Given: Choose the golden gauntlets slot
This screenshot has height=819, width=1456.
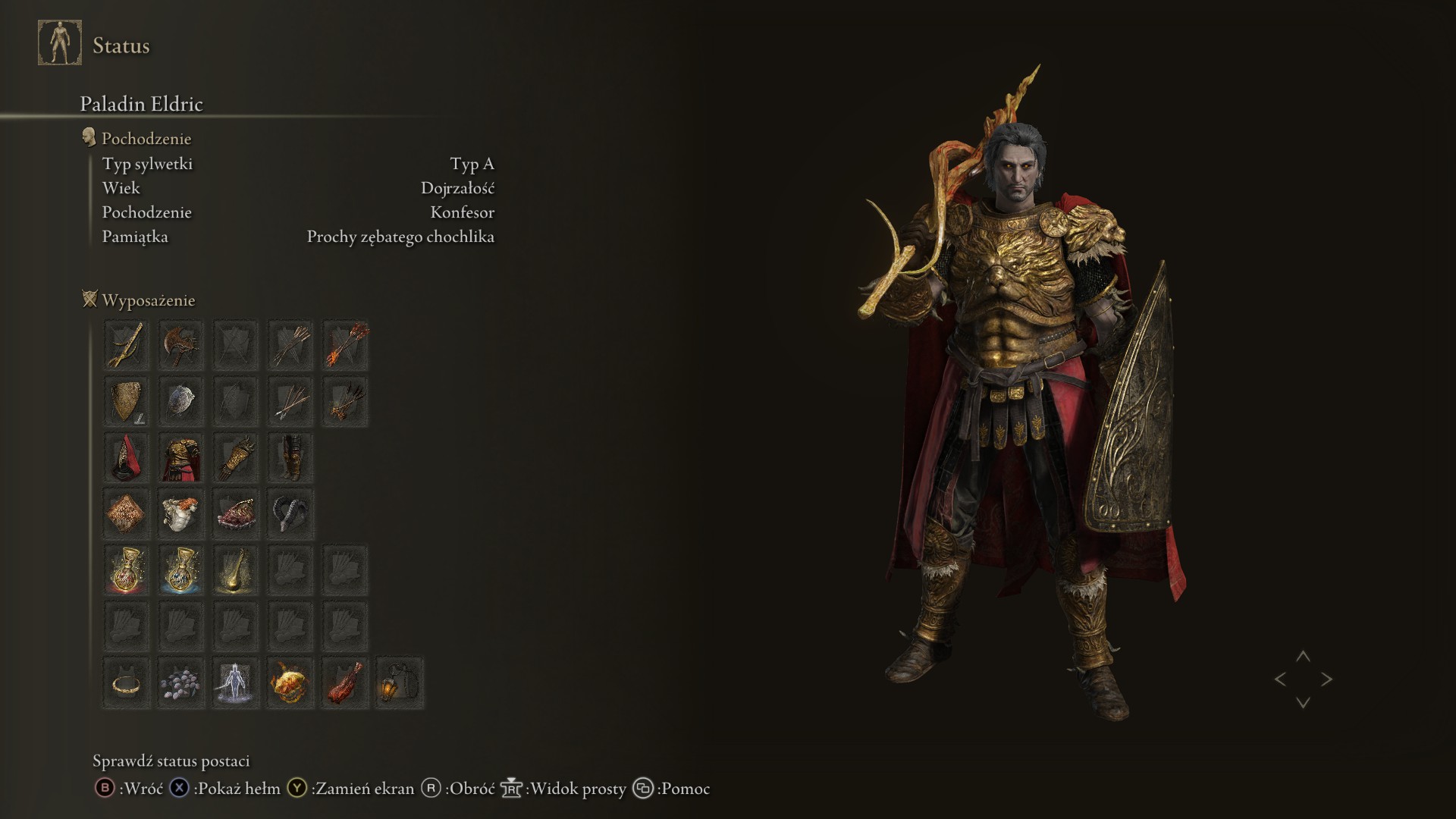Looking at the screenshot, I should coord(235,457).
